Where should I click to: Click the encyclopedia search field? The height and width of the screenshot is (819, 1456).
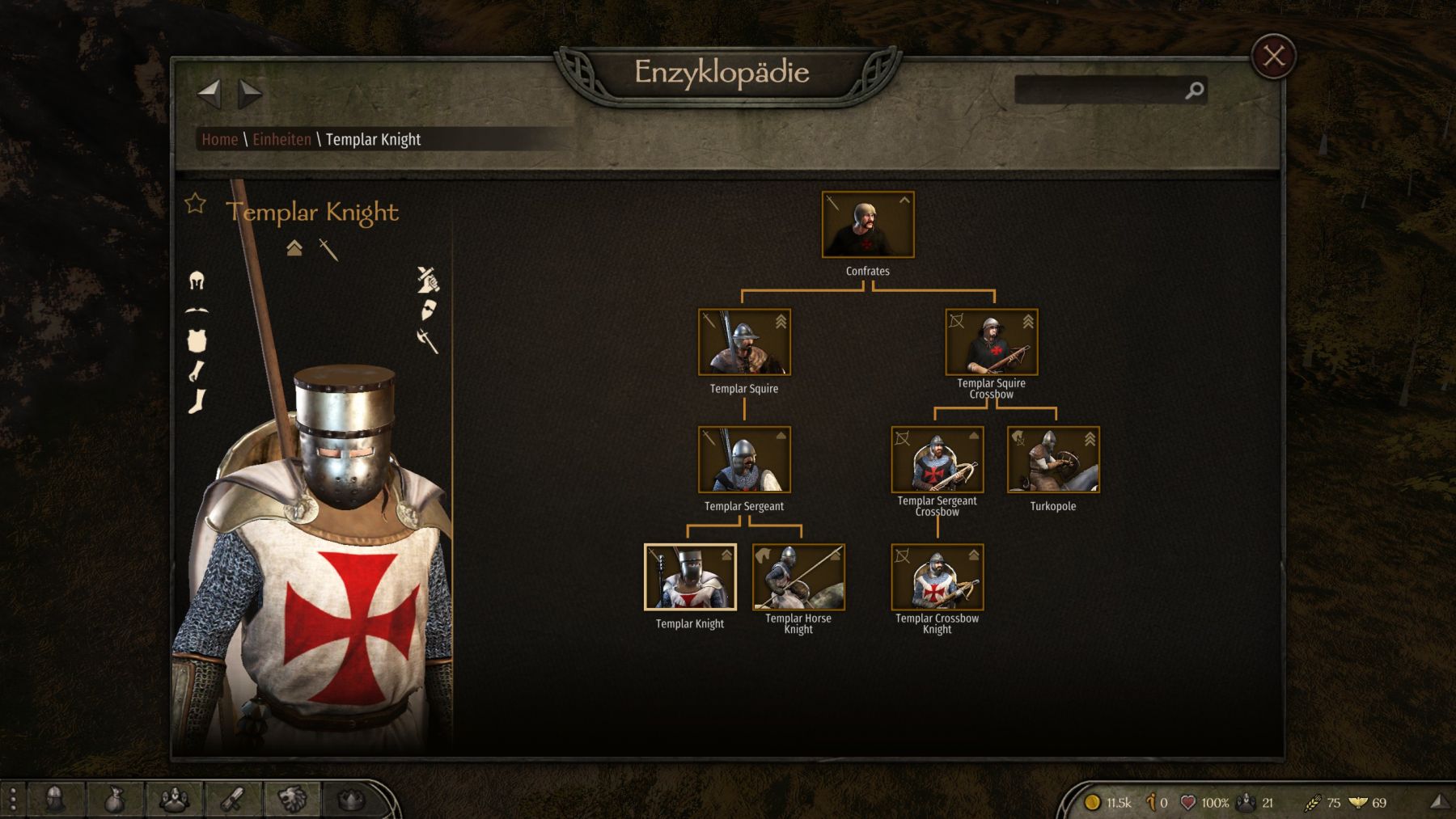(1100, 91)
